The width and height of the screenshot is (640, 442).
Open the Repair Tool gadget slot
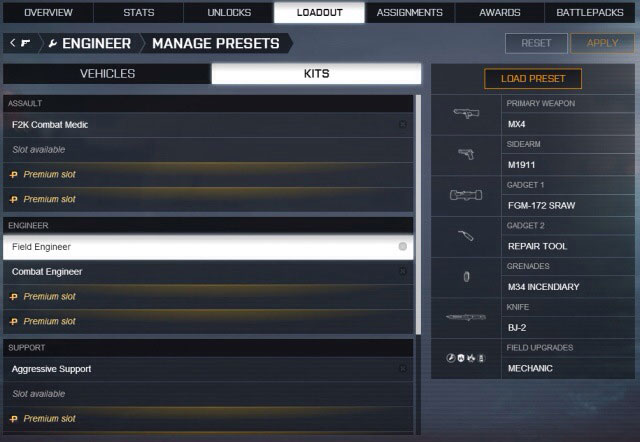click(x=568, y=246)
